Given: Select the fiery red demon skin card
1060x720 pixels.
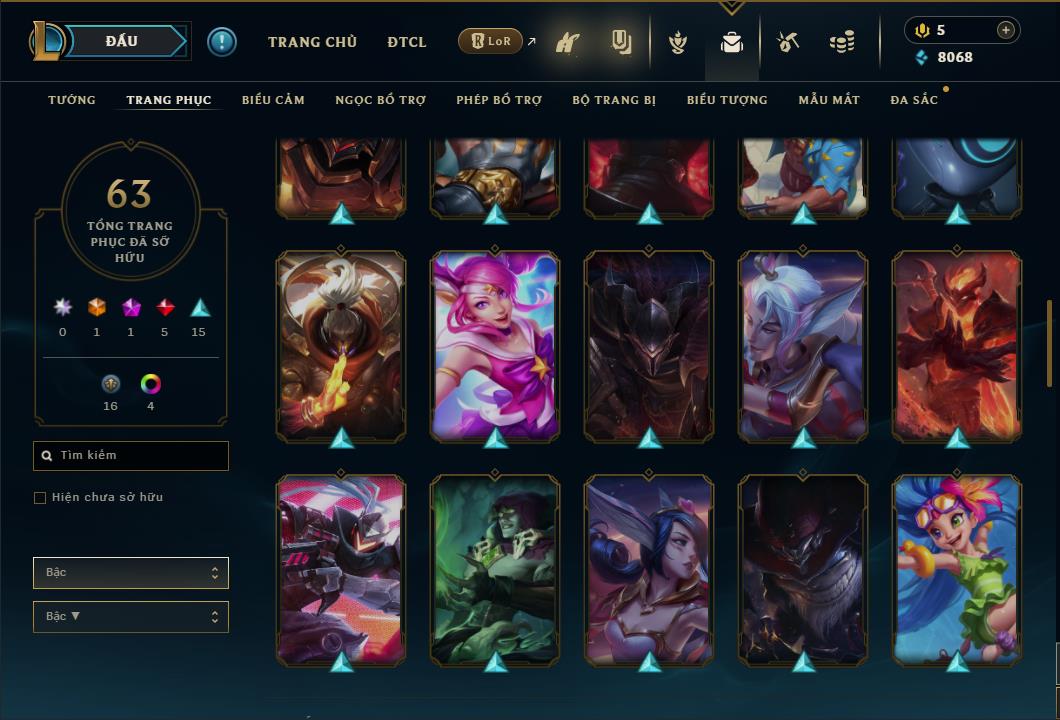Looking at the screenshot, I should pyautogui.click(x=957, y=345).
